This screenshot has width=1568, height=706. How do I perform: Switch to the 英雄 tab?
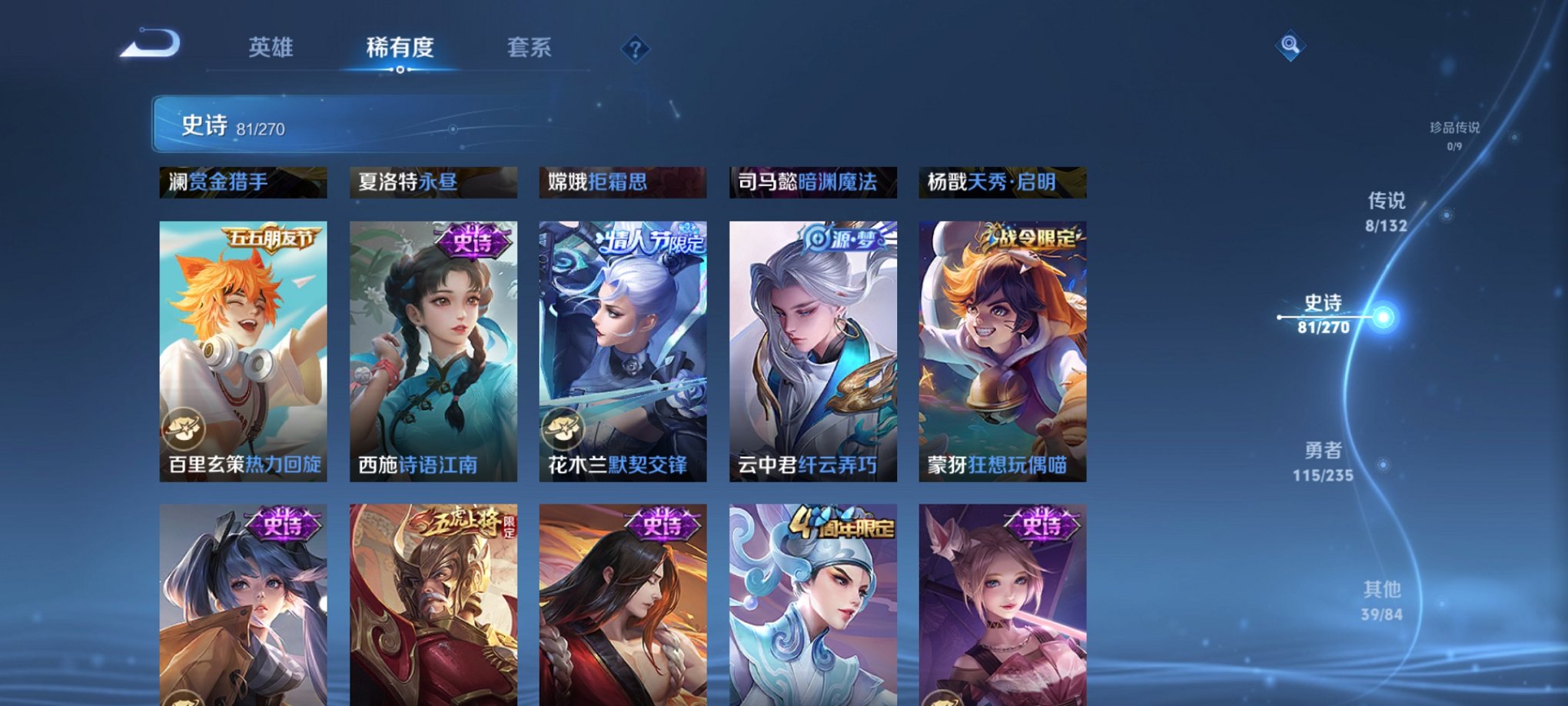pyautogui.click(x=271, y=48)
